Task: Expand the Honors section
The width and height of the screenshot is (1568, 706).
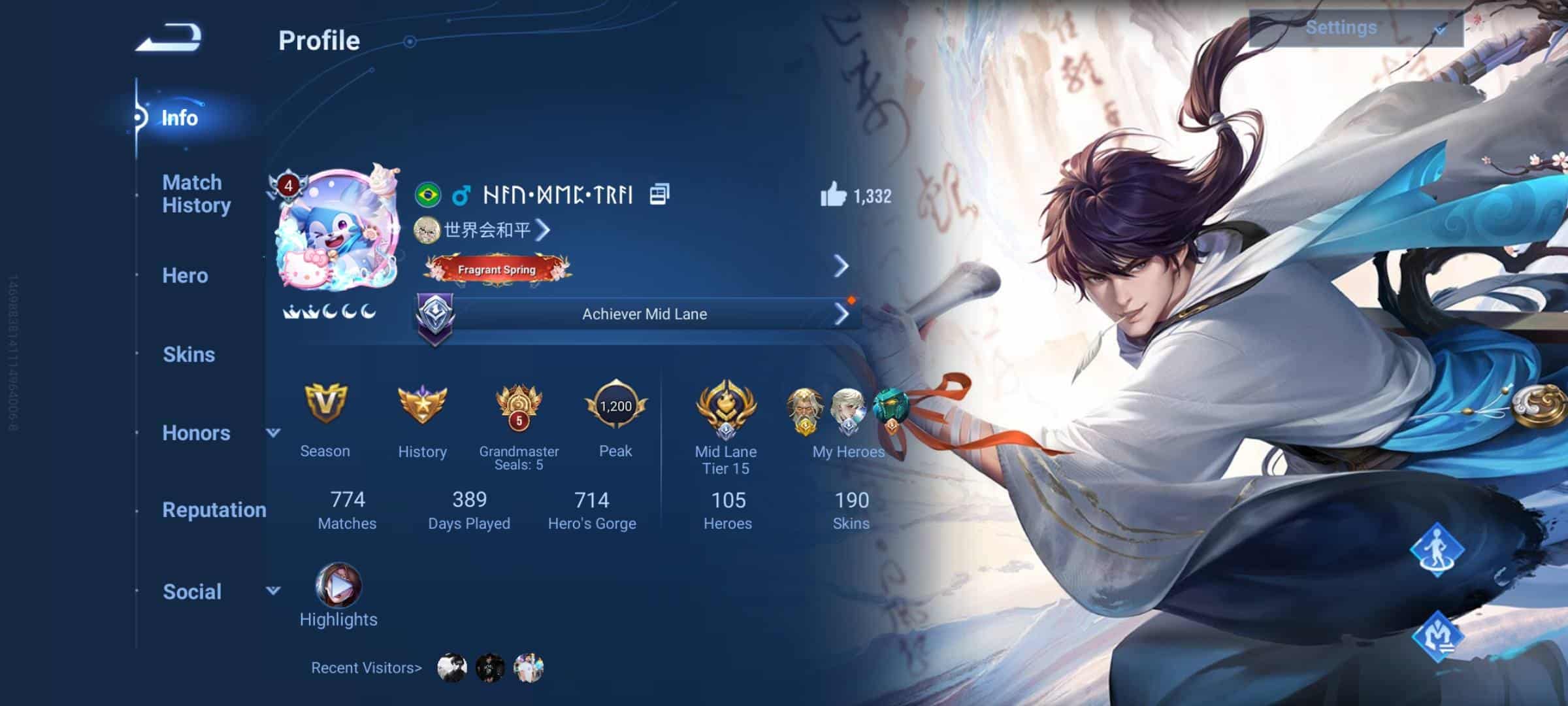Action: (273, 433)
